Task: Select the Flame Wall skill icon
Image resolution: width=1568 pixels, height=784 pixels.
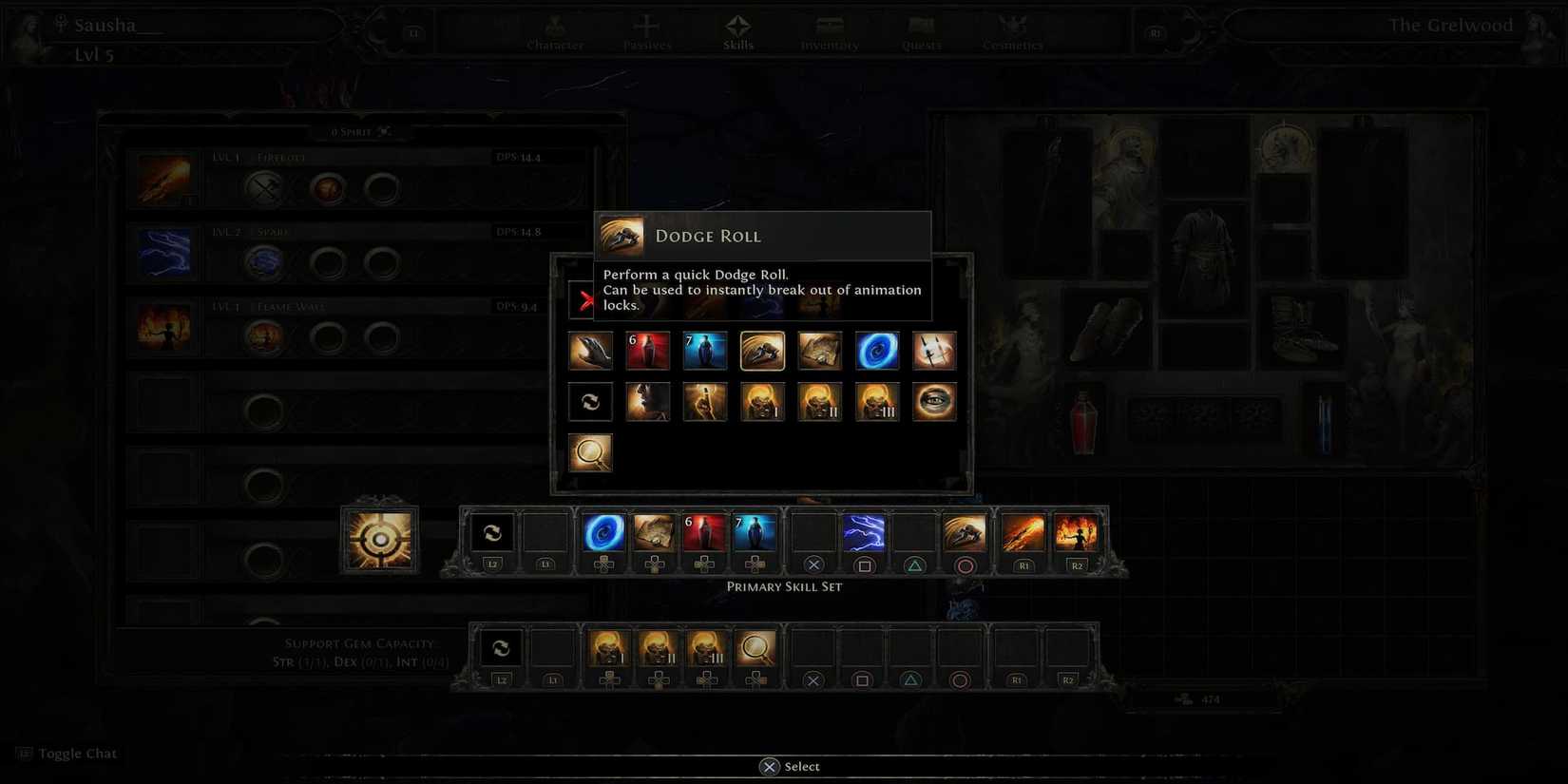Action: point(163,327)
